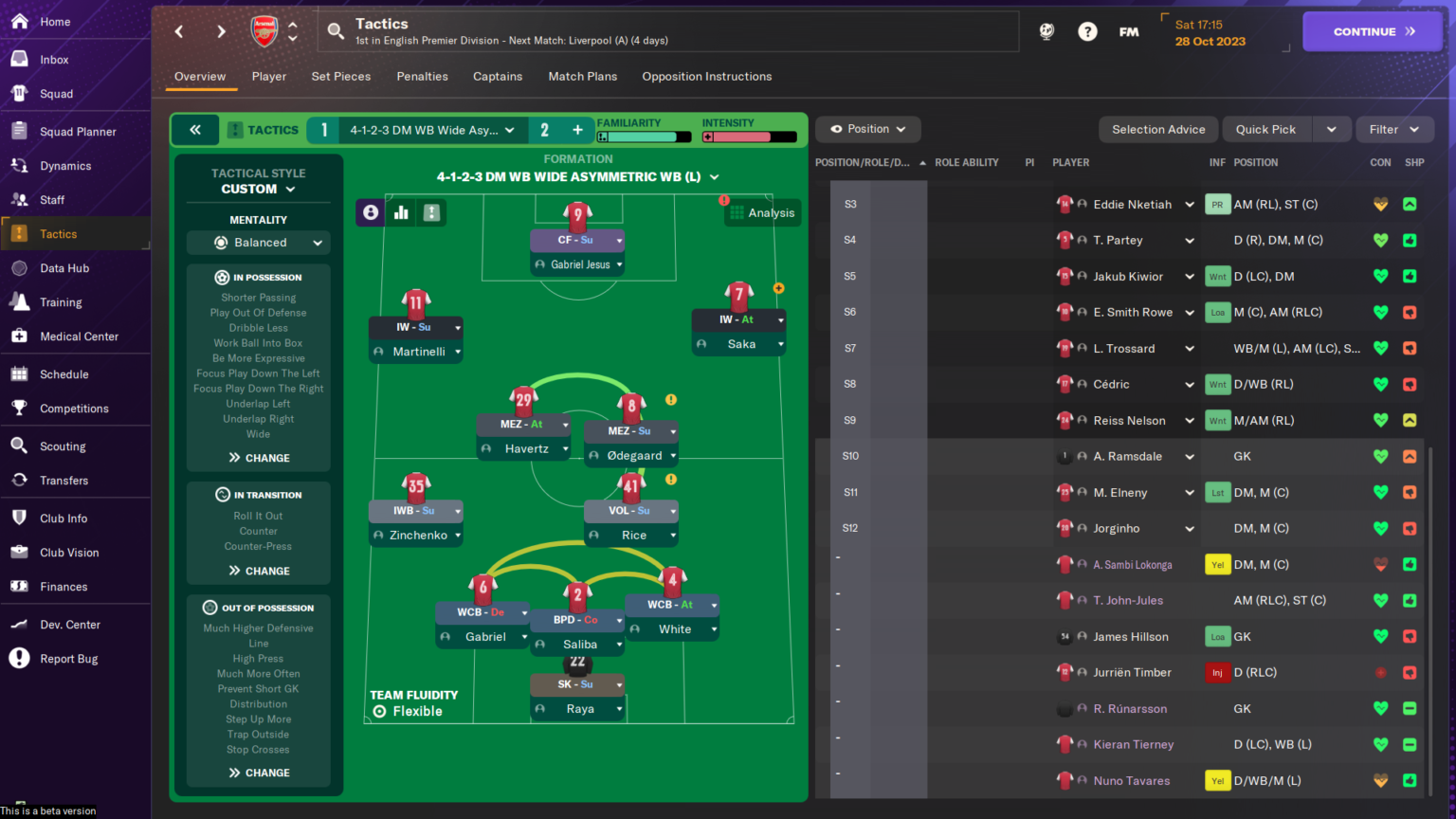Click the search field in the title bar
Image resolution: width=1456 pixels, height=819 pixels.
coord(569,31)
